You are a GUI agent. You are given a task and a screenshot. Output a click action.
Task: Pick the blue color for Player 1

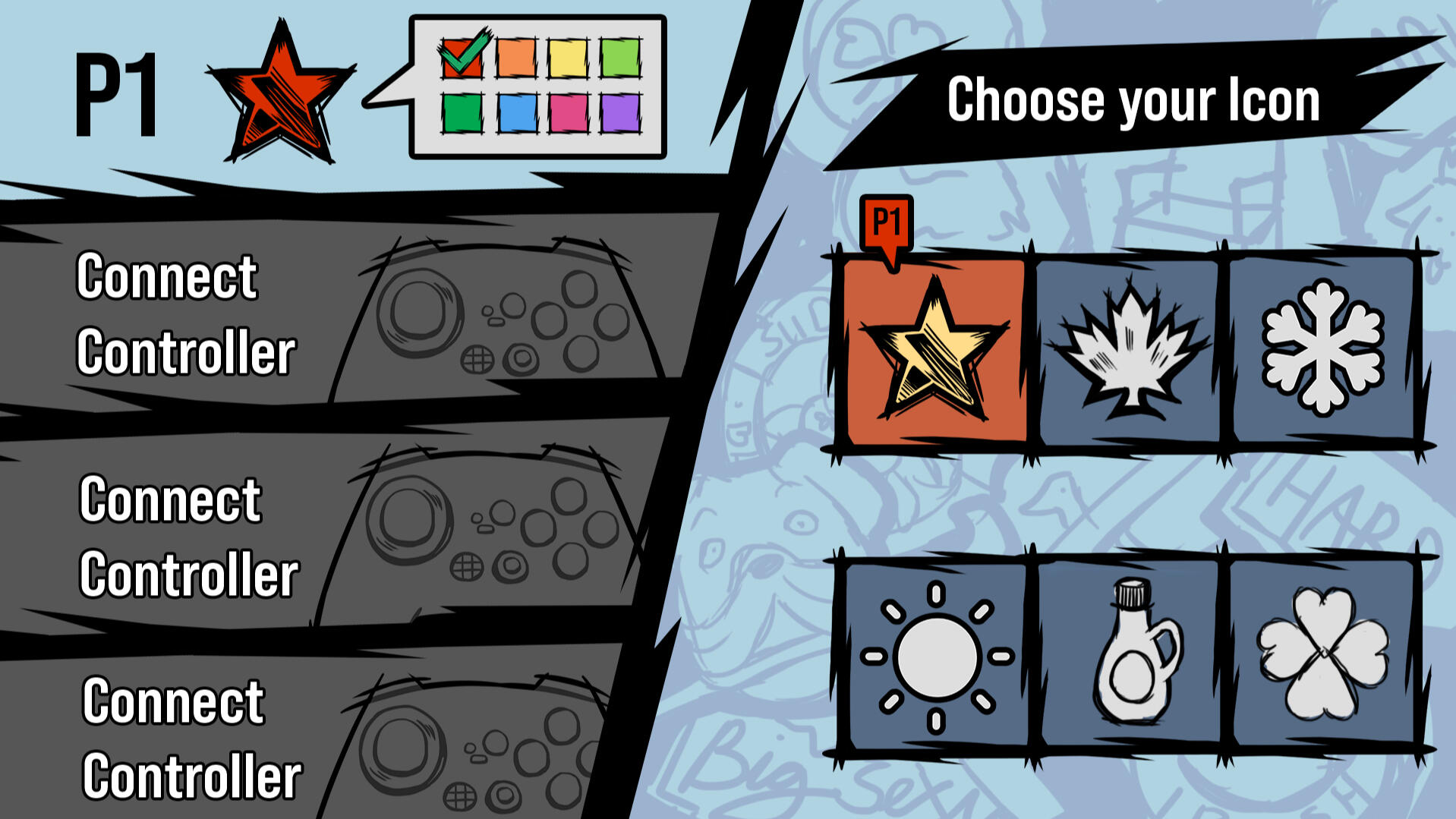[x=518, y=114]
